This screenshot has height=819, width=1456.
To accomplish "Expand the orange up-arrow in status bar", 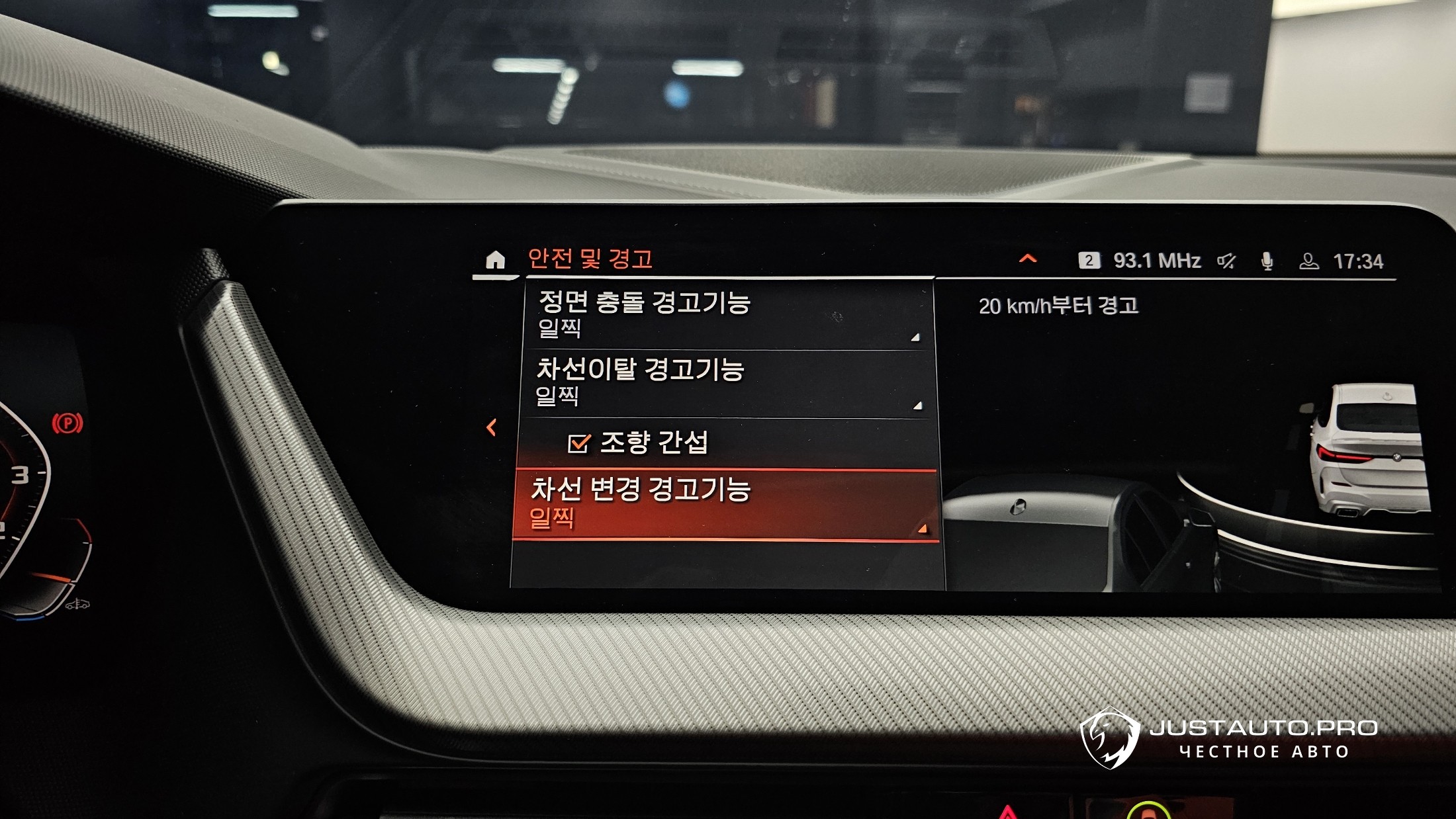I will [1028, 259].
